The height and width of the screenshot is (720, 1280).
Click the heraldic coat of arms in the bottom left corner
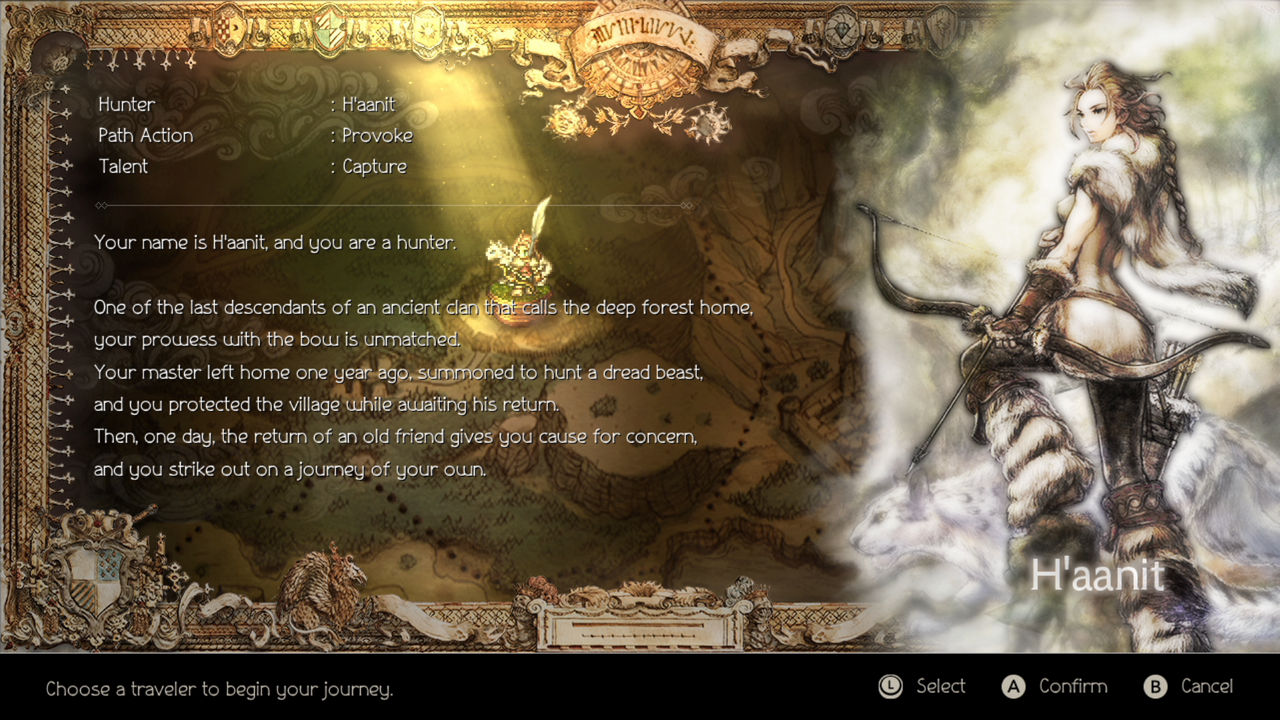pos(94,579)
